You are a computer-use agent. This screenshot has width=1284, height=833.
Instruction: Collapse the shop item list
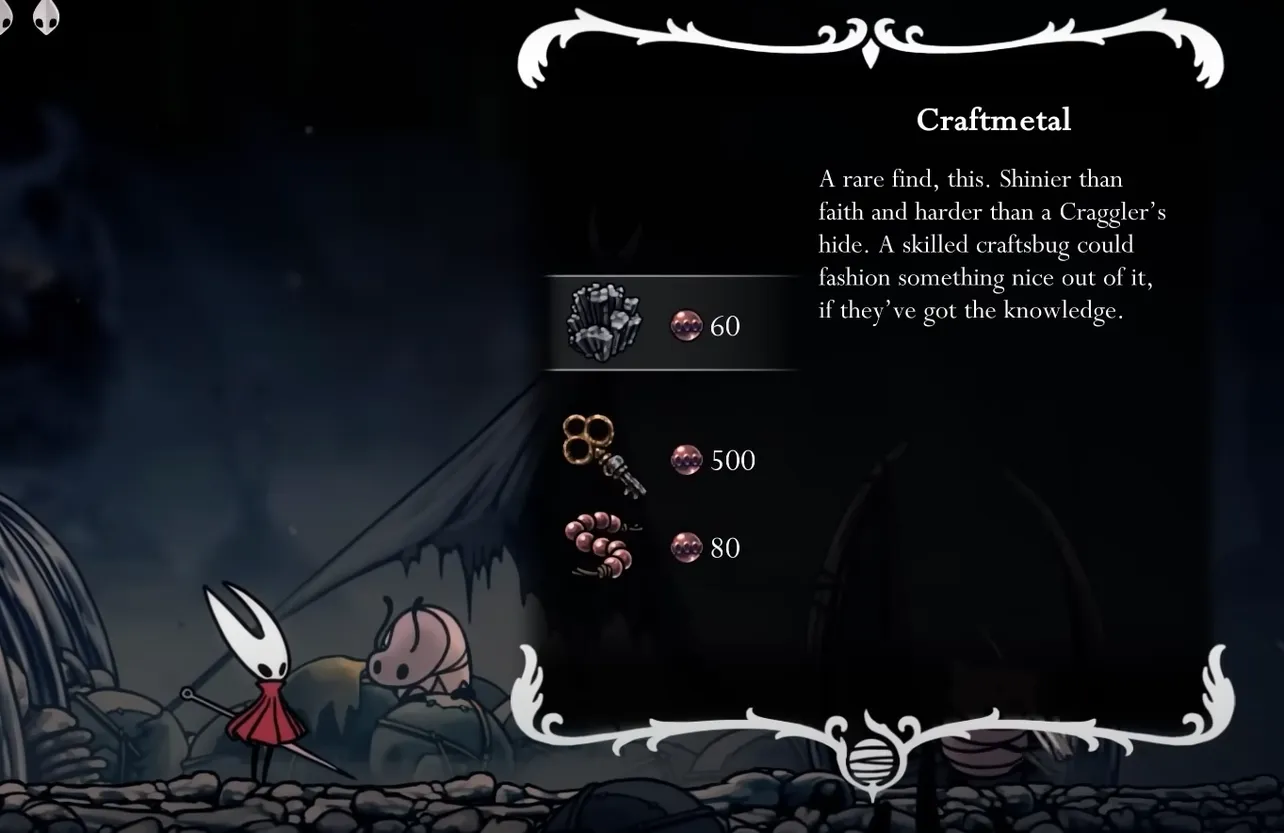click(668, 430)
